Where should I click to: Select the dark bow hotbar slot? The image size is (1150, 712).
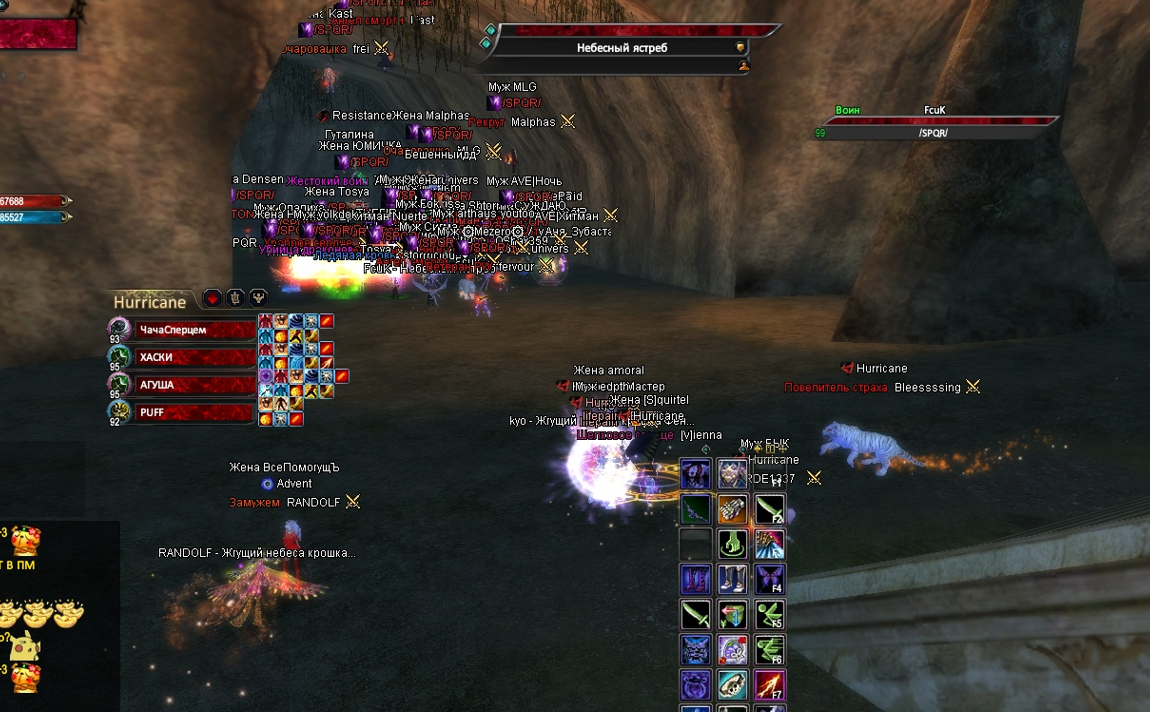pyautogui.click(x=695, y=509)
